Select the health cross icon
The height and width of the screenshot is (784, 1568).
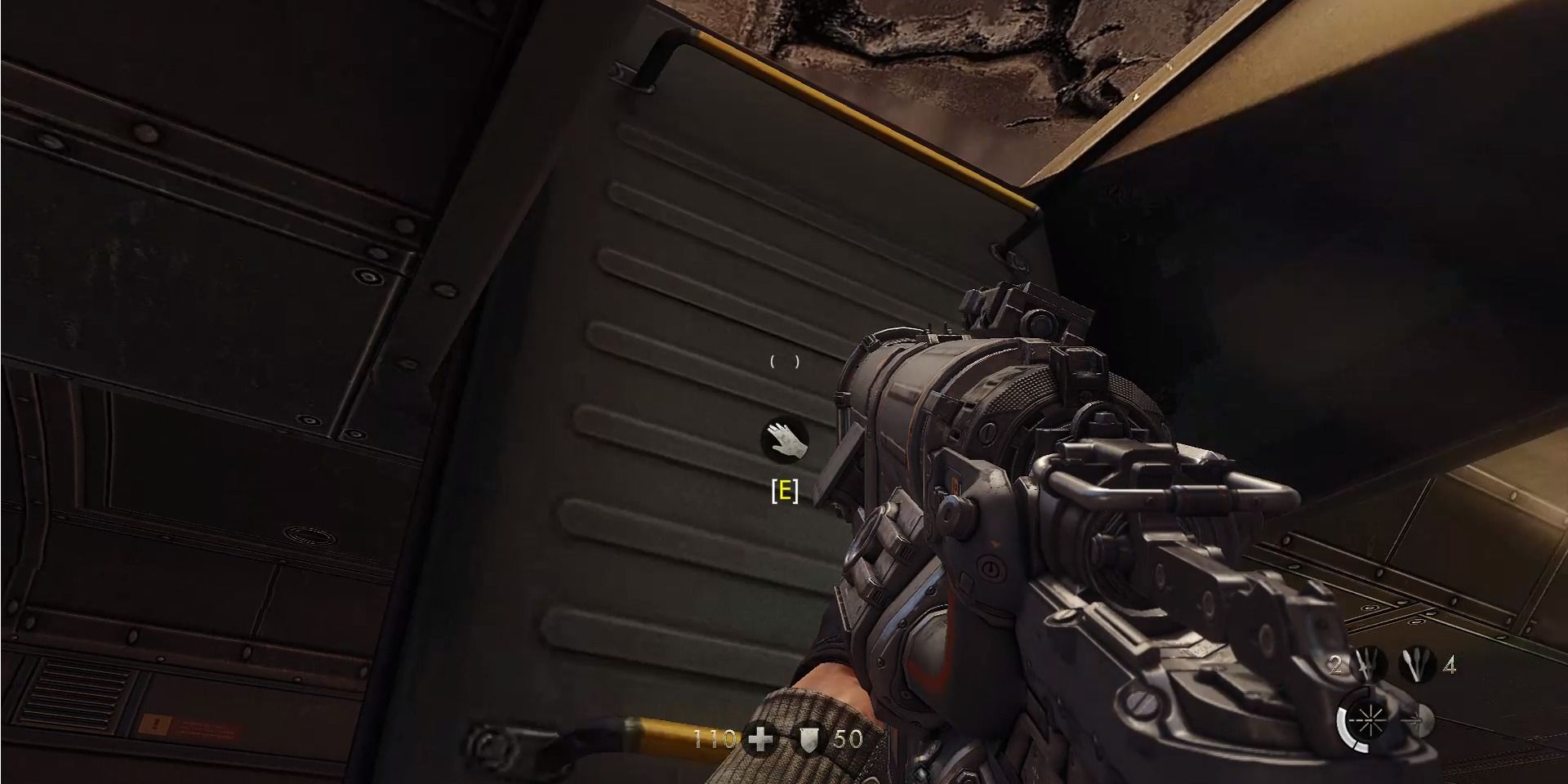[759, 740]
